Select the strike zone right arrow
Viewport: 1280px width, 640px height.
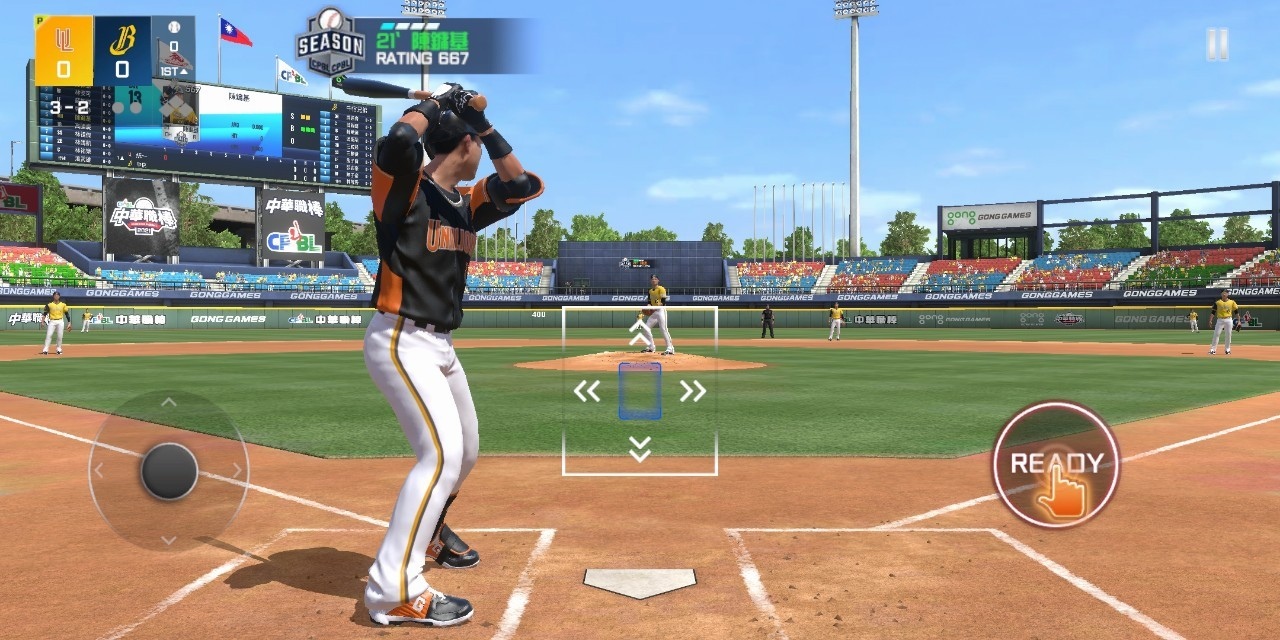pos(692,391)
